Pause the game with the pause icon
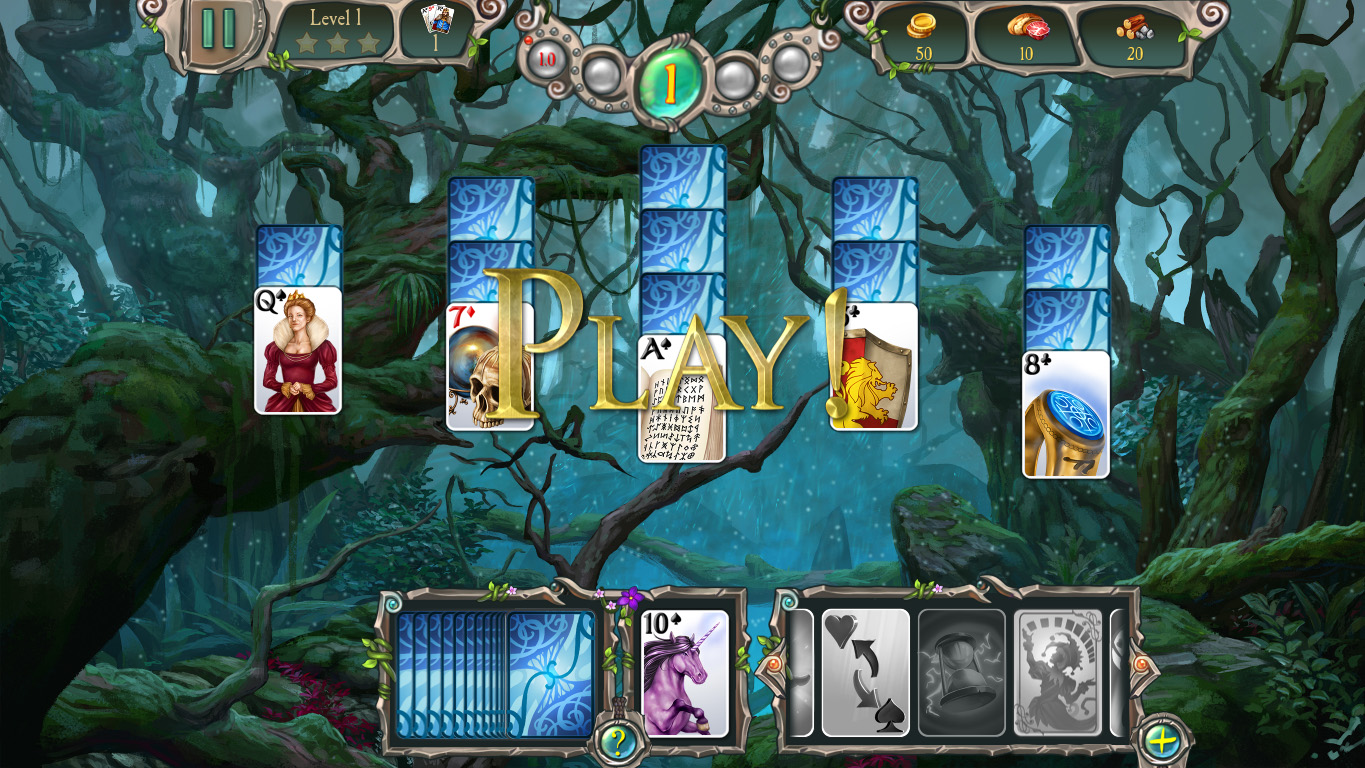Image resolution: width=1365 pixels, height=768 pixels. click(x=218, y=26)
